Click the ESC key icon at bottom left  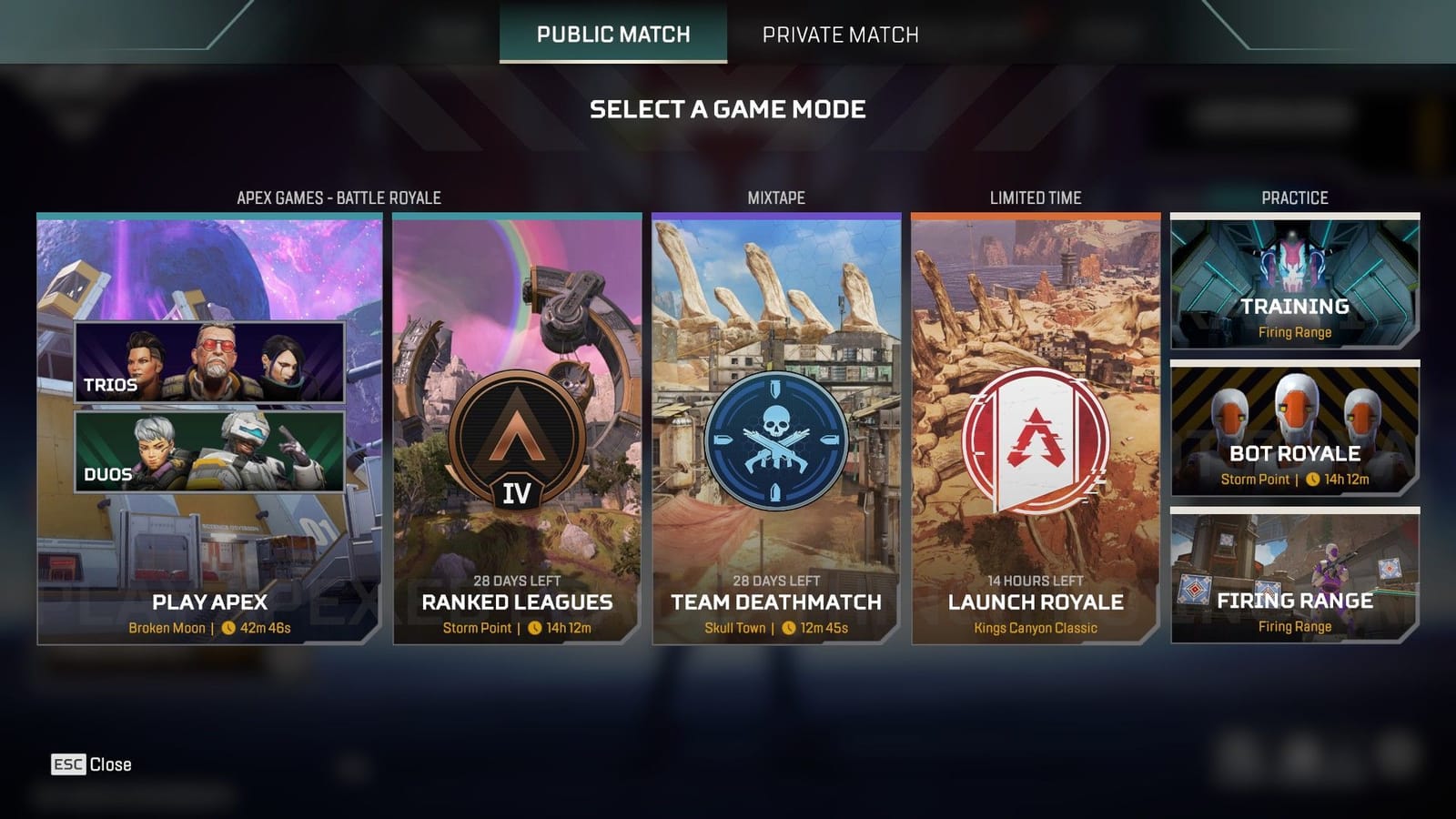click(68, 764)
